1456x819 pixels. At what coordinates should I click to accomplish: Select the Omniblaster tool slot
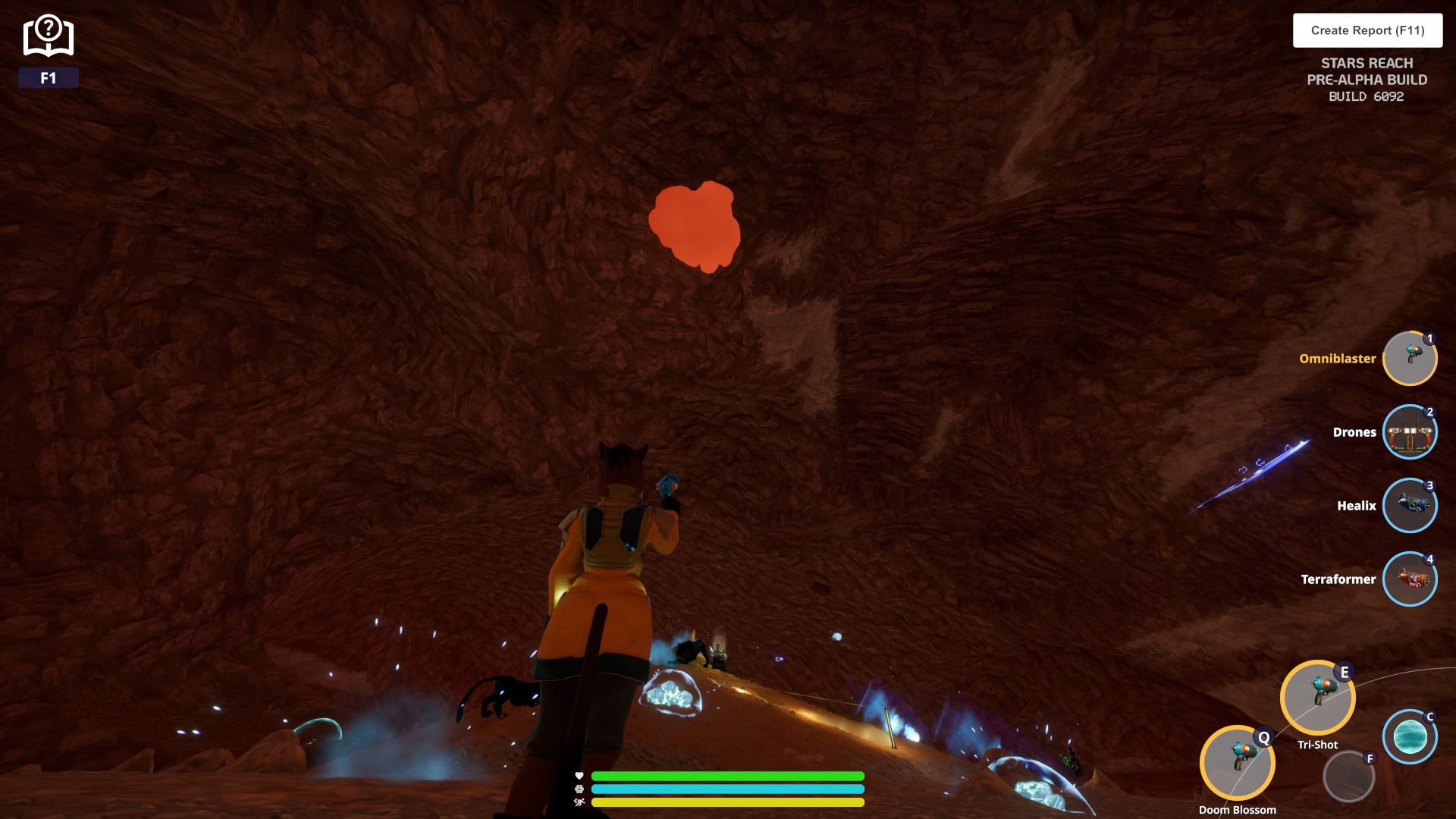click(x=1409, y=358)
